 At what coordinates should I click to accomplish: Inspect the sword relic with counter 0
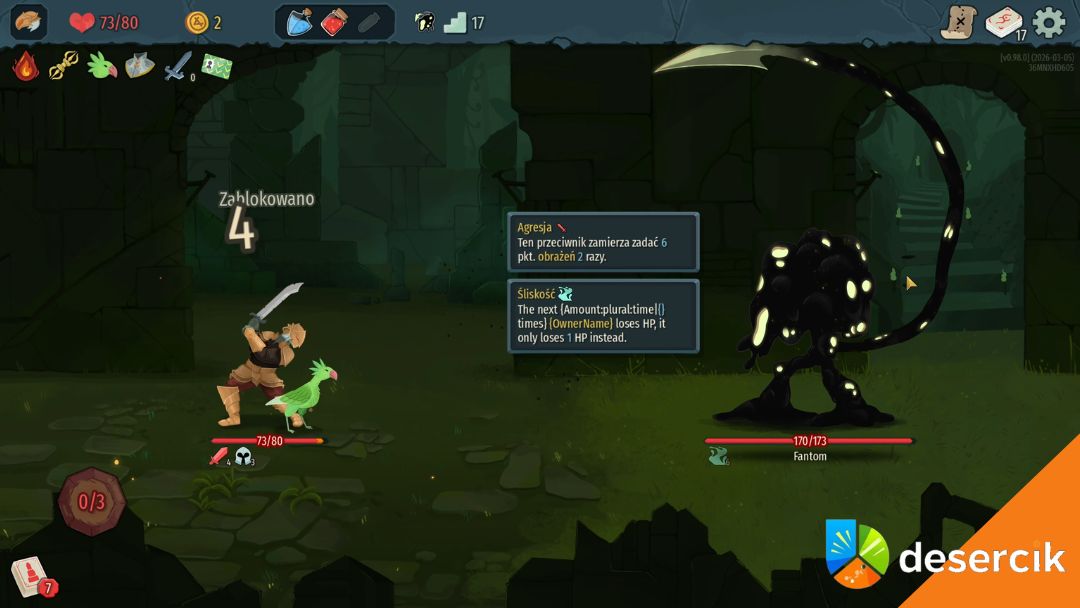click(x=178, y=67)
